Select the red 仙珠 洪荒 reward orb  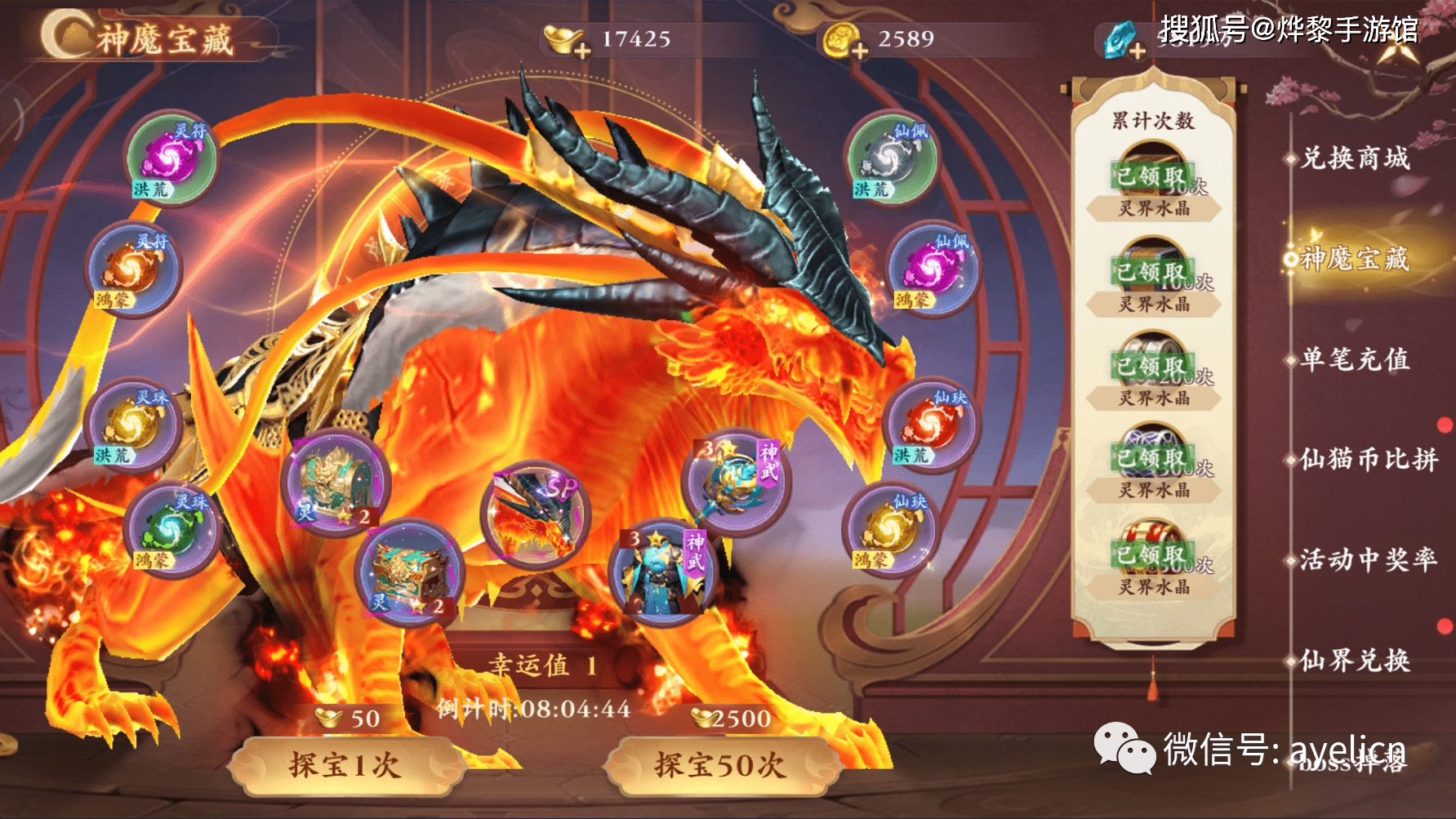click(930, 425)
